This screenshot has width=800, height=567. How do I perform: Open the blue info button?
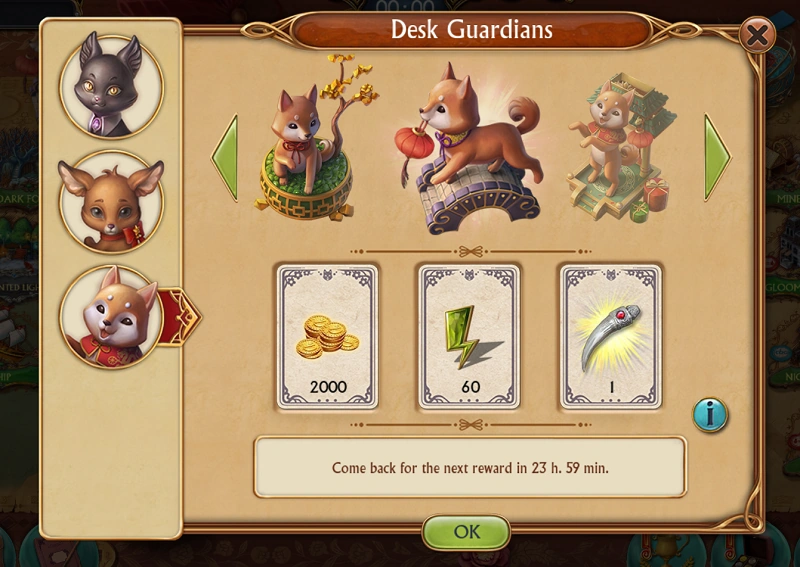click(x=710, y=415)
